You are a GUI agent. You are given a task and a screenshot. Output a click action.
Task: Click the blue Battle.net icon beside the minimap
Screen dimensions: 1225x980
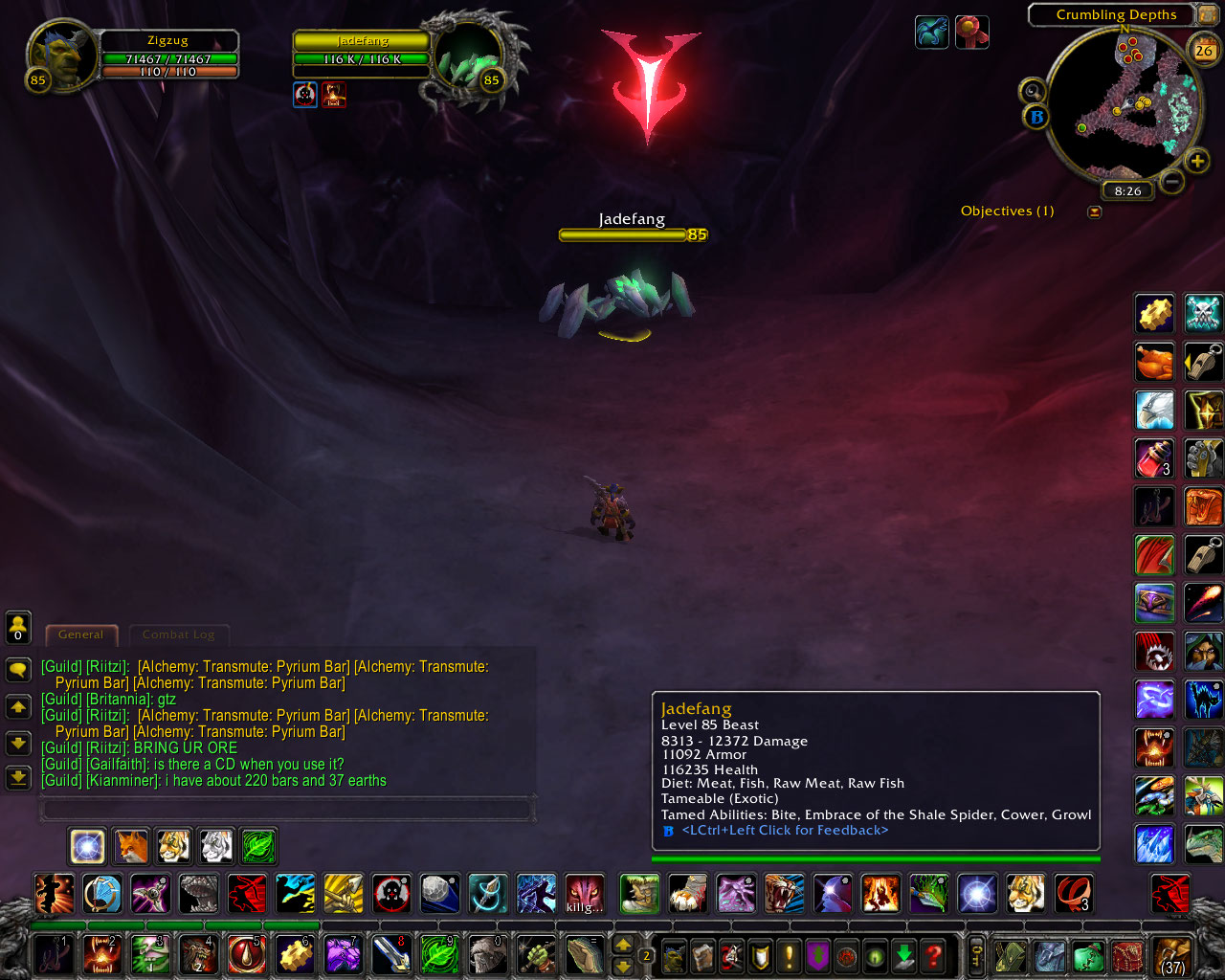1036,116
